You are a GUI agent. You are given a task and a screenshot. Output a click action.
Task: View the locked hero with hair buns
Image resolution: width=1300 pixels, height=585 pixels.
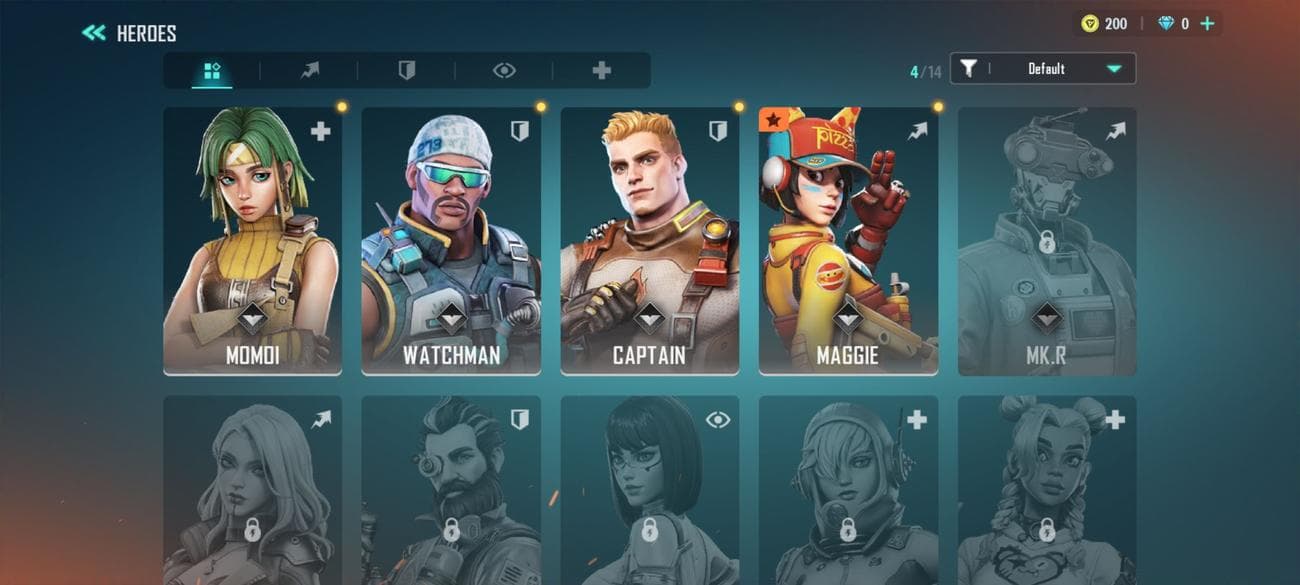(x=1047, y=490)
